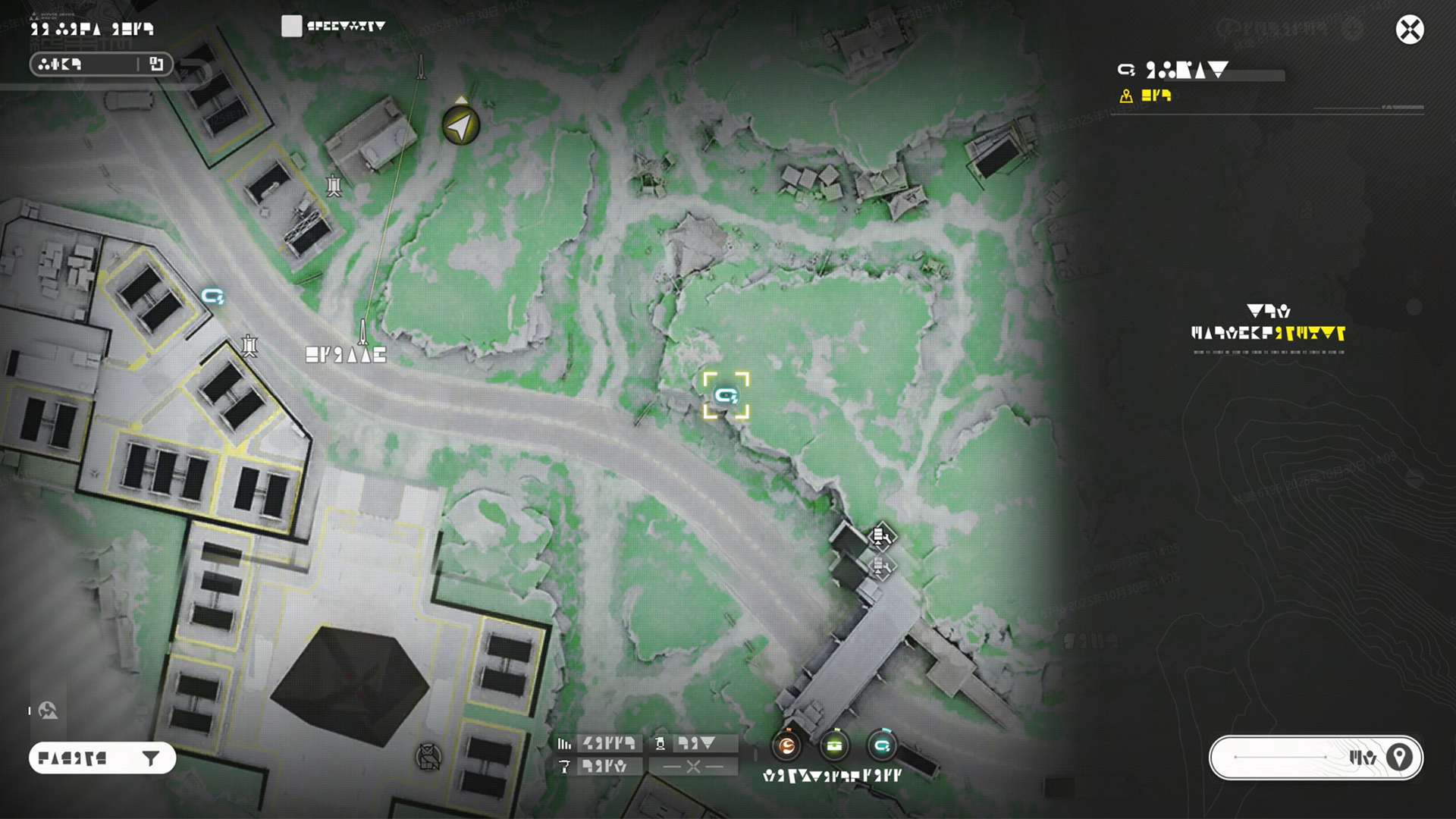The height and width of the screenshot is (819, 1456).
Task: Select the teal round icon in the bottom bar
Action: (x=881, y=746)
